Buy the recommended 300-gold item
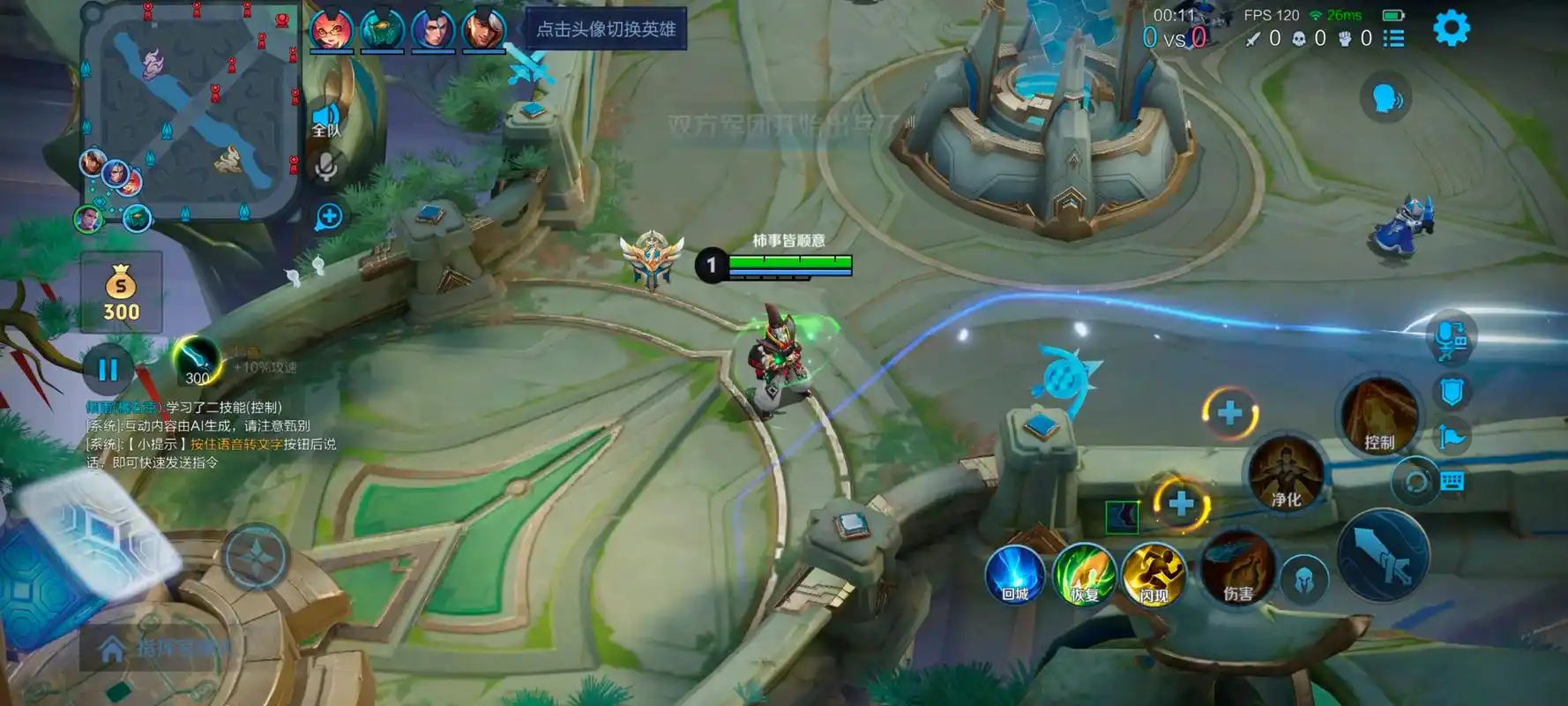 click(x=197, y=362)
